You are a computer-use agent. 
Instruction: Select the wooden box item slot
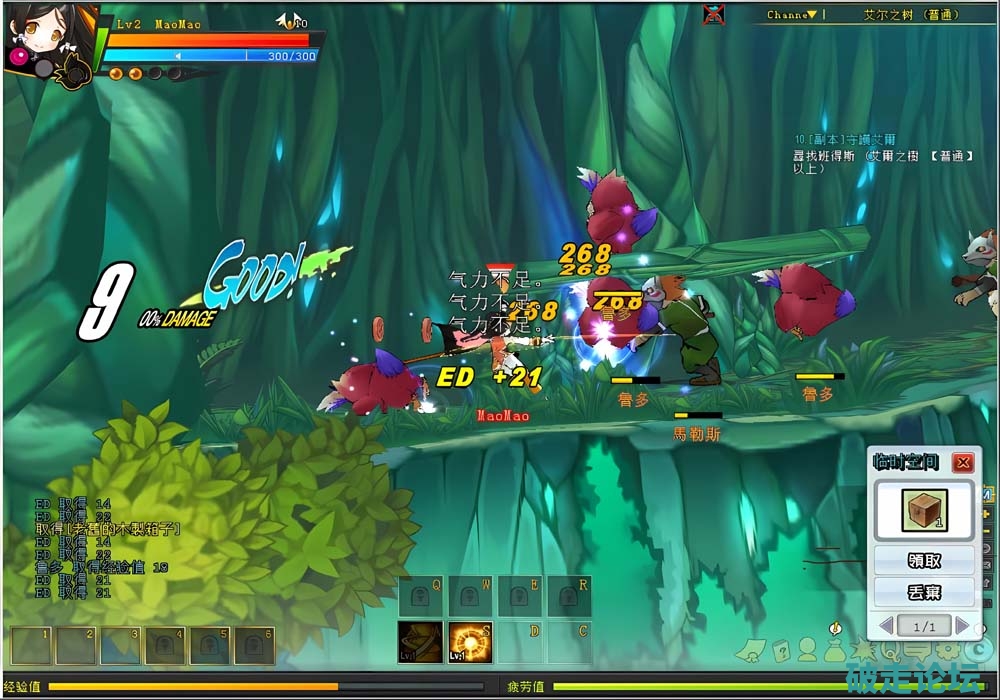pyautogui.click(x=924, y=510)
